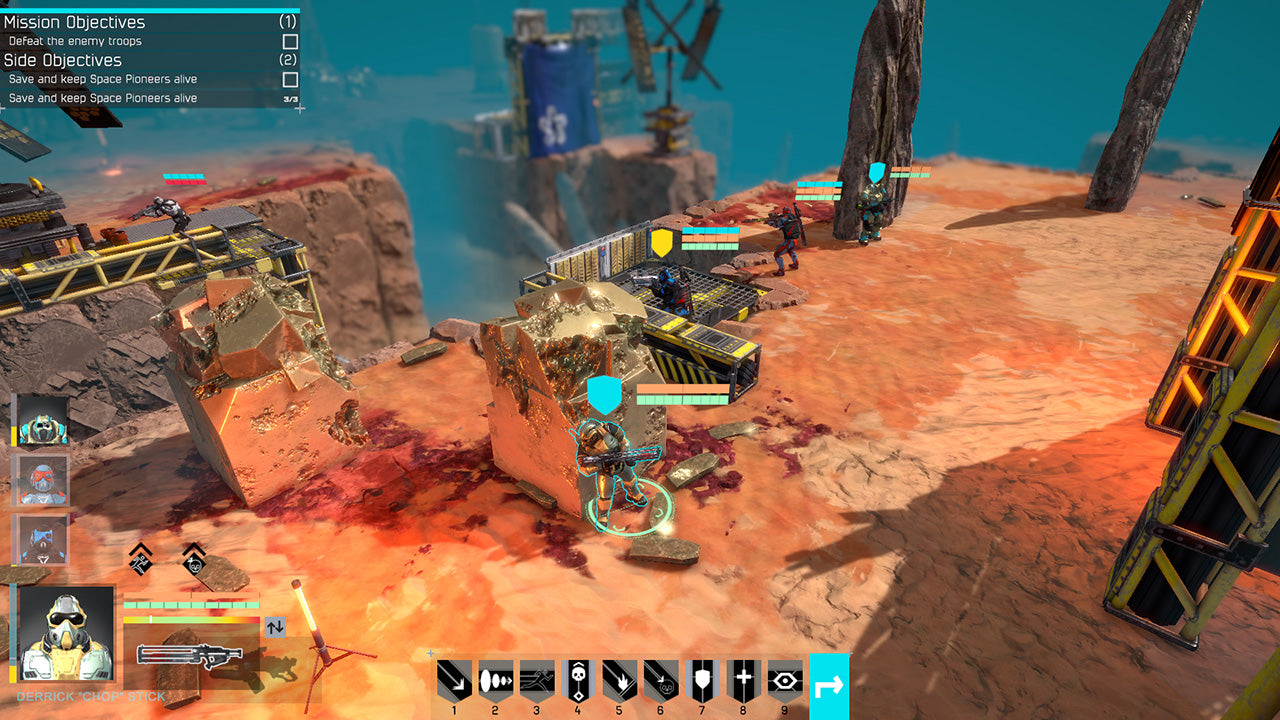Viewport: 1280px width, 720px height.
Task: Select the rifle weapon panel
Action: click(190, 655)
